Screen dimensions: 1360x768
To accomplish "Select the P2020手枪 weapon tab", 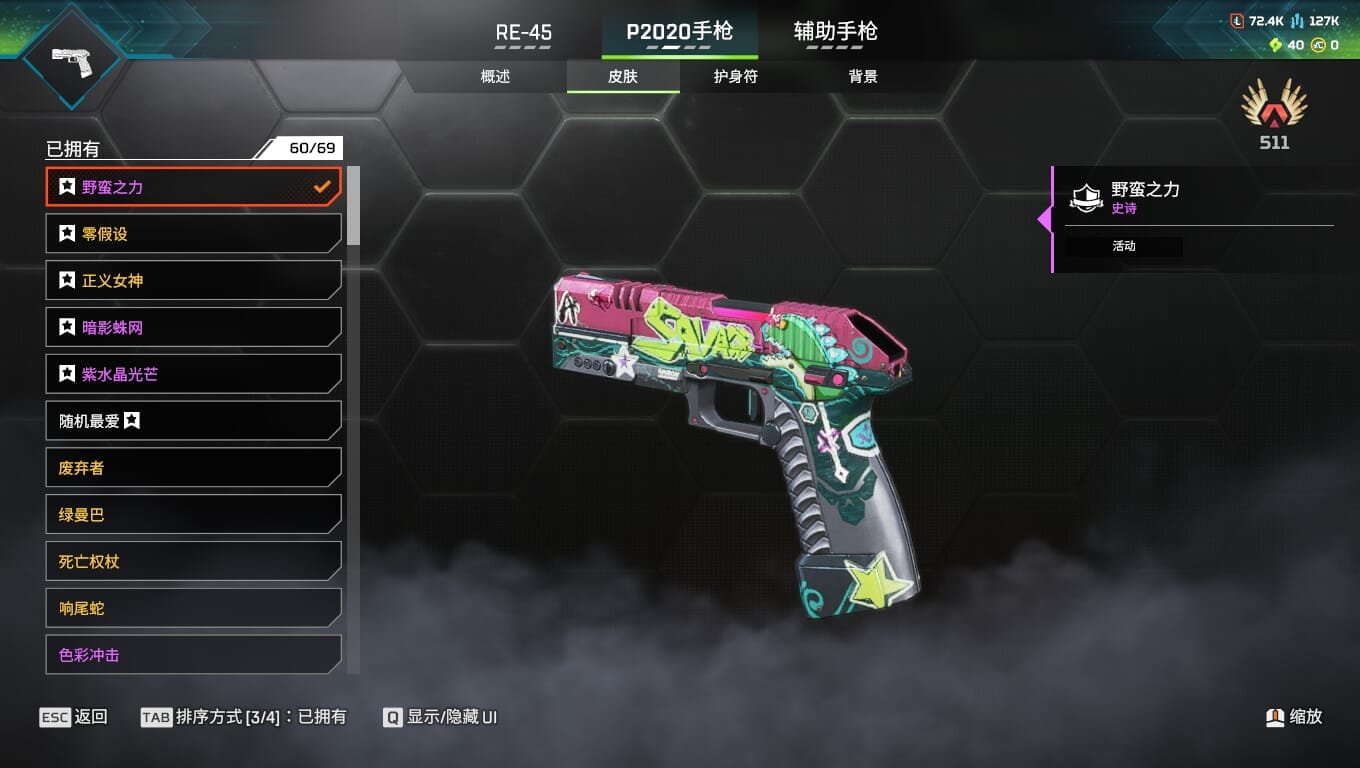I will pos(679,32).
